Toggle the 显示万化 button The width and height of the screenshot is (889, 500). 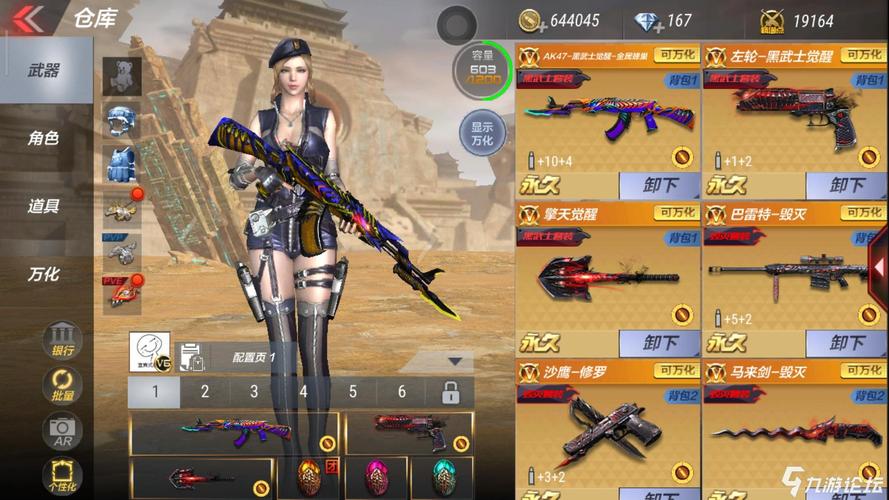point(481,133)
